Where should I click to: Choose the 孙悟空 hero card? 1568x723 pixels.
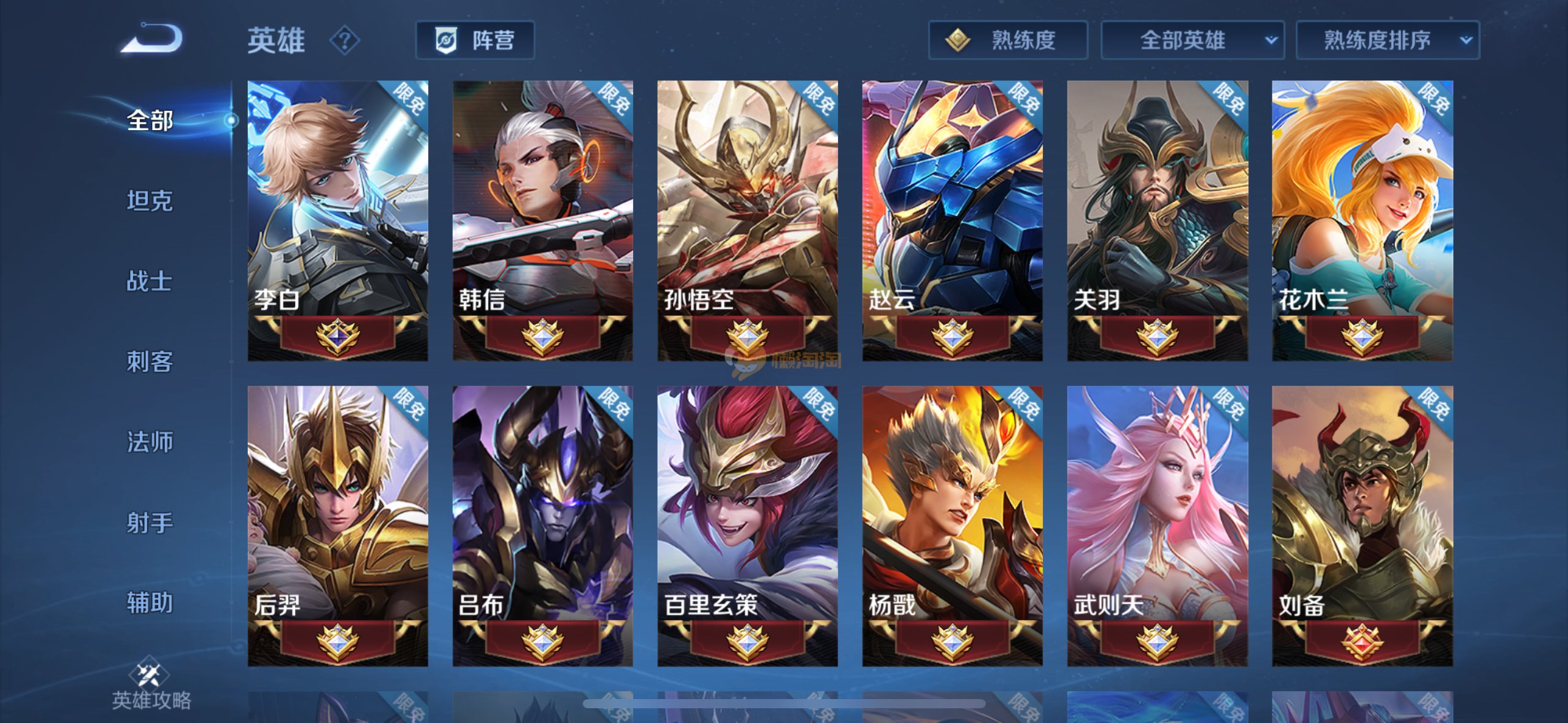click(747, 221)
